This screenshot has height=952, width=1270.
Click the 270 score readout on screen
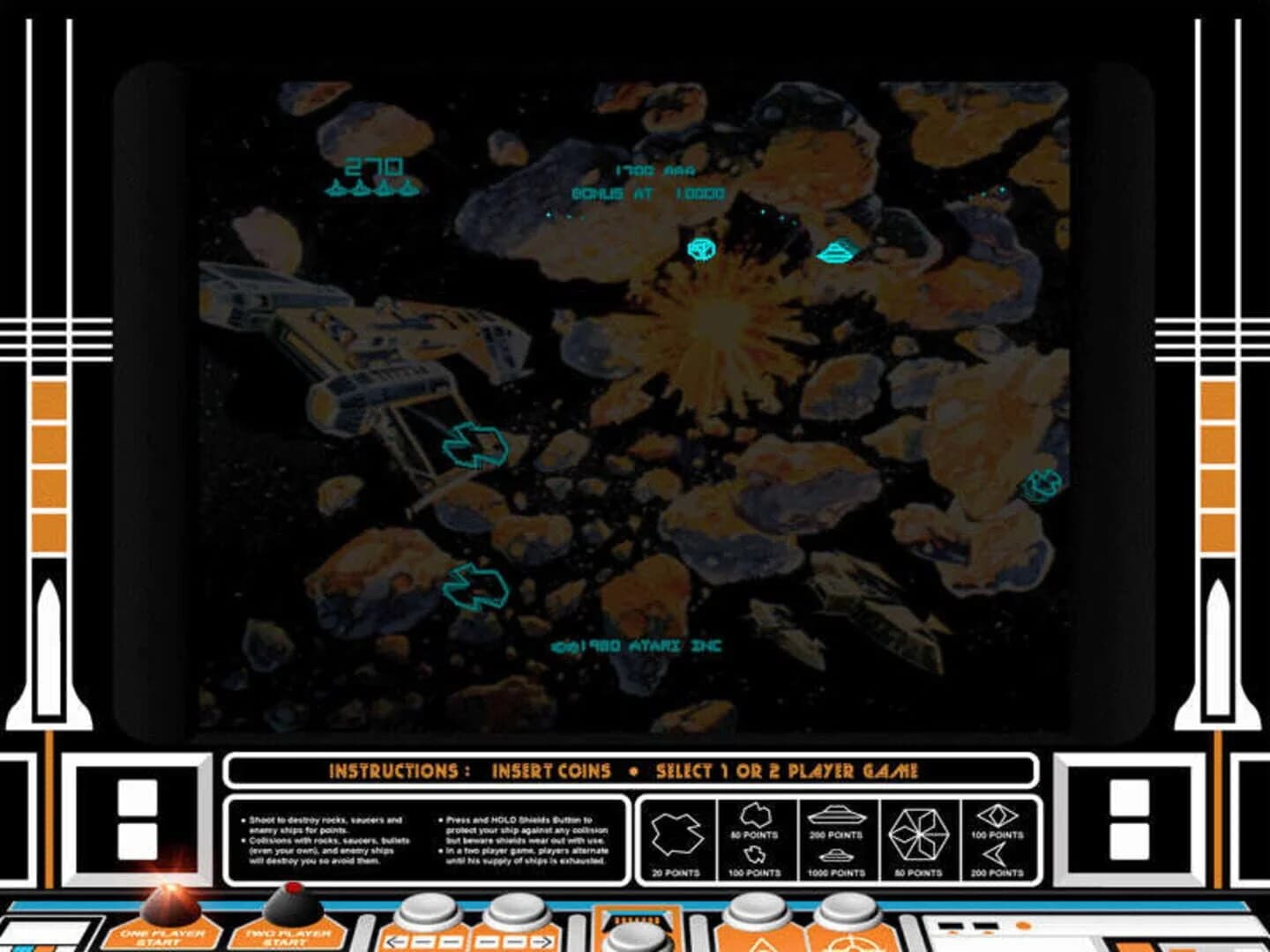(374, 164)
